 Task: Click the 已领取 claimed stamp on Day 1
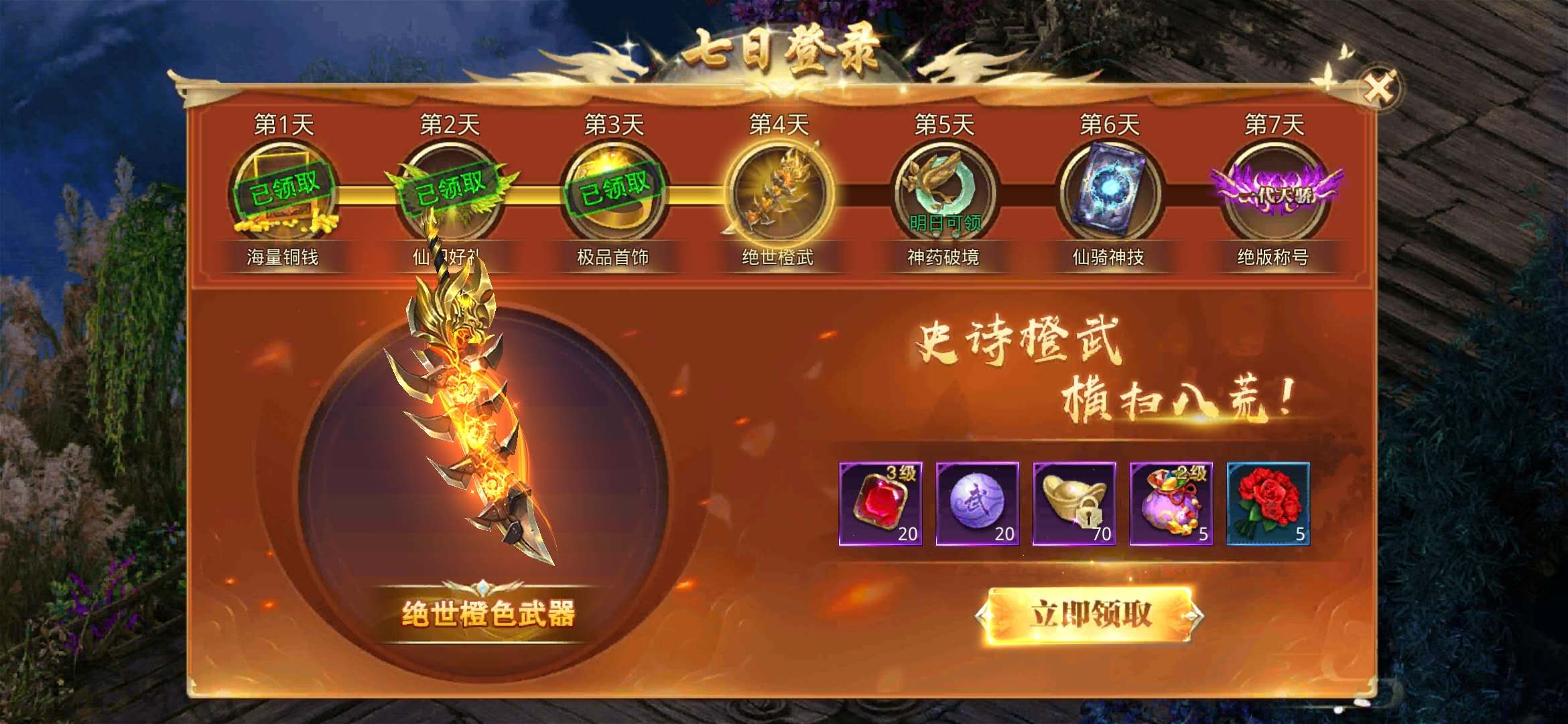click(x=285, y=190)
